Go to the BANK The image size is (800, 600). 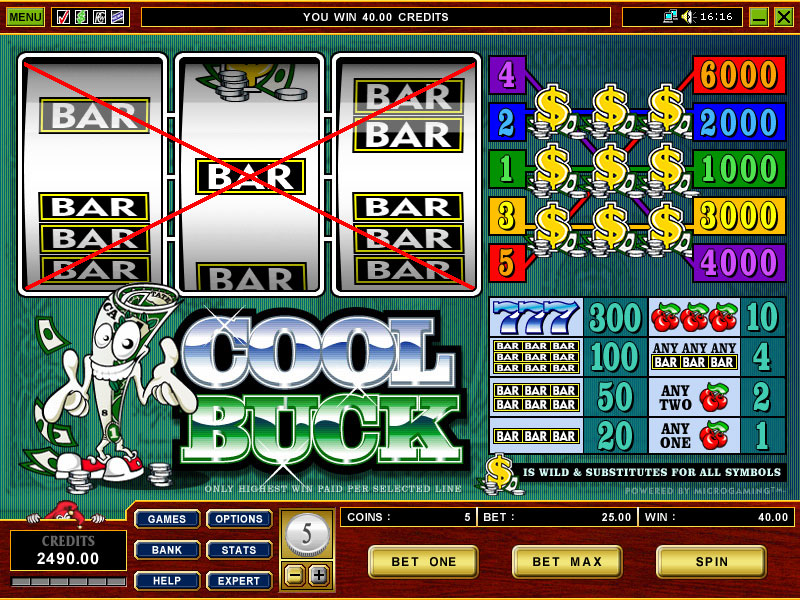167,550
